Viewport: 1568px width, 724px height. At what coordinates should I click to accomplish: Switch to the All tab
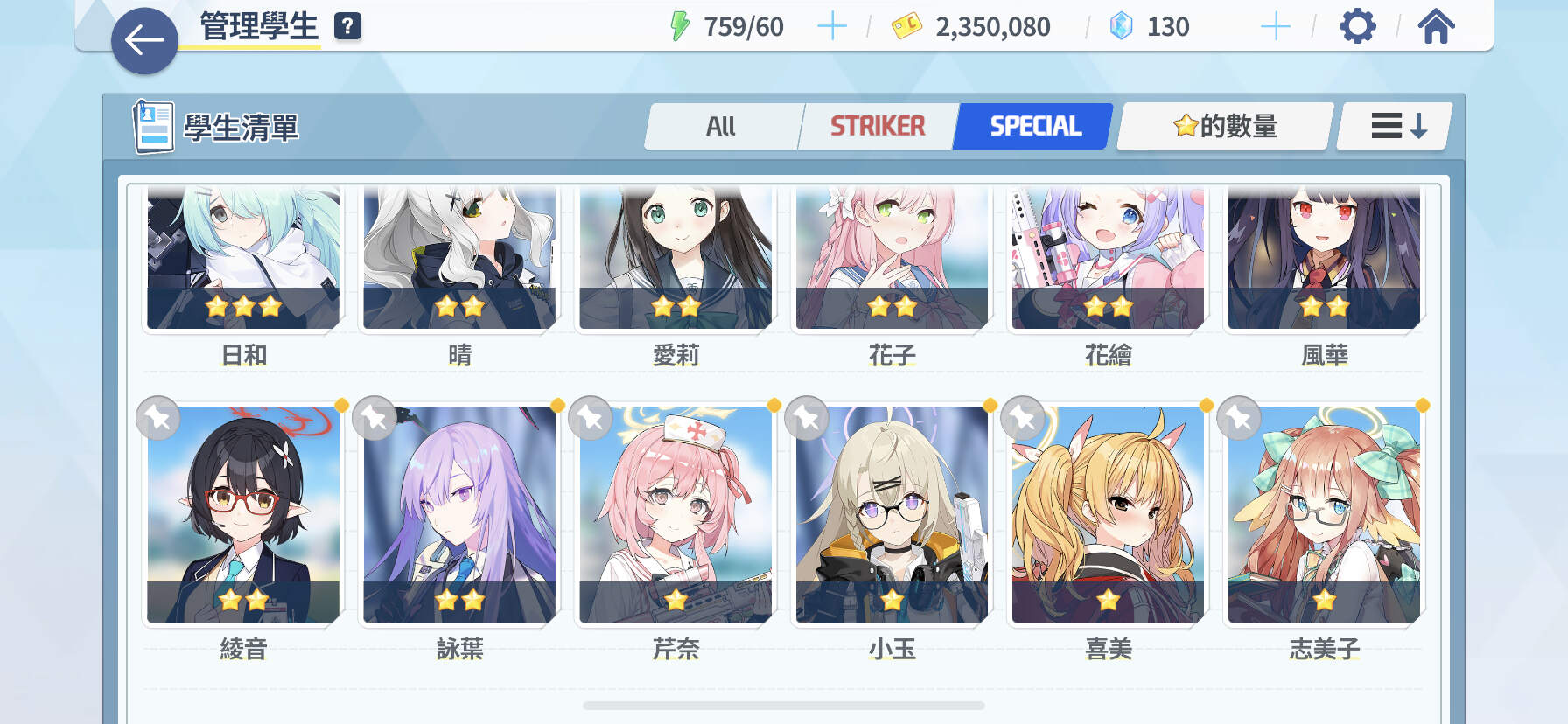tap(722, 125)
